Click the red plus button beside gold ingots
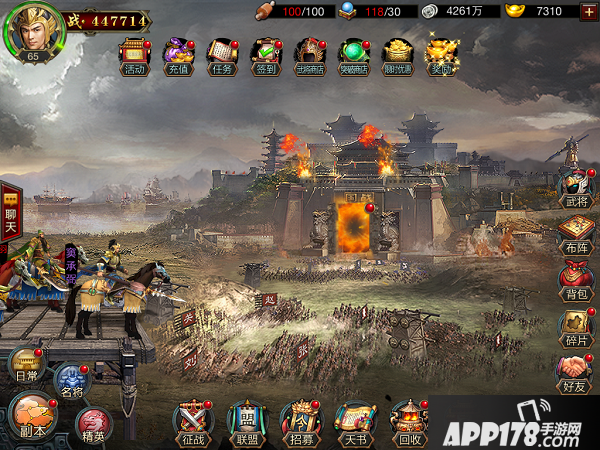Screen dimensions: 600x450 pos(589,11)
